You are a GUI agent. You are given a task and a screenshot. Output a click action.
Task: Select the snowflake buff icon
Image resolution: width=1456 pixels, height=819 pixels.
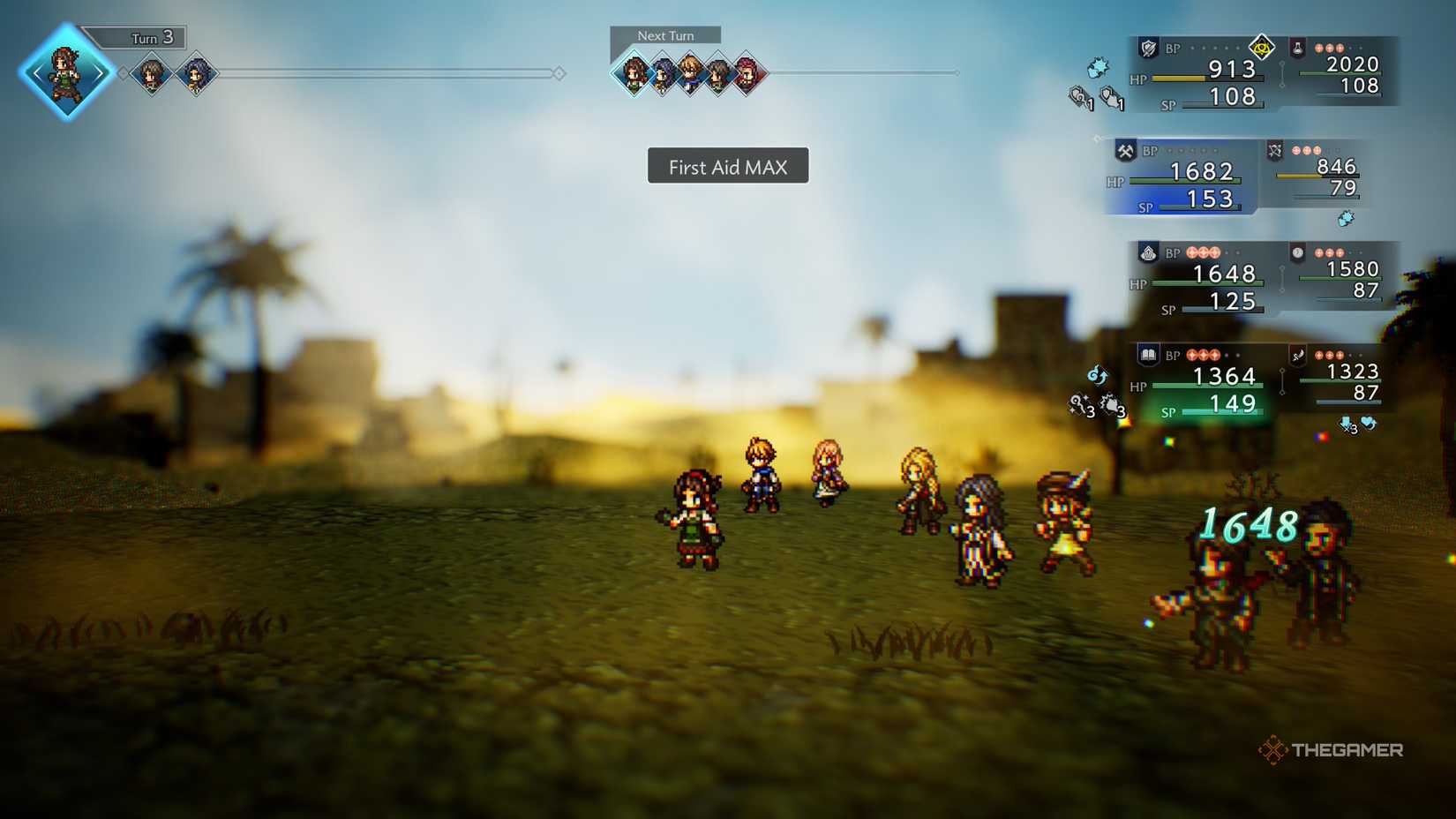click(x=1099, y=68)
